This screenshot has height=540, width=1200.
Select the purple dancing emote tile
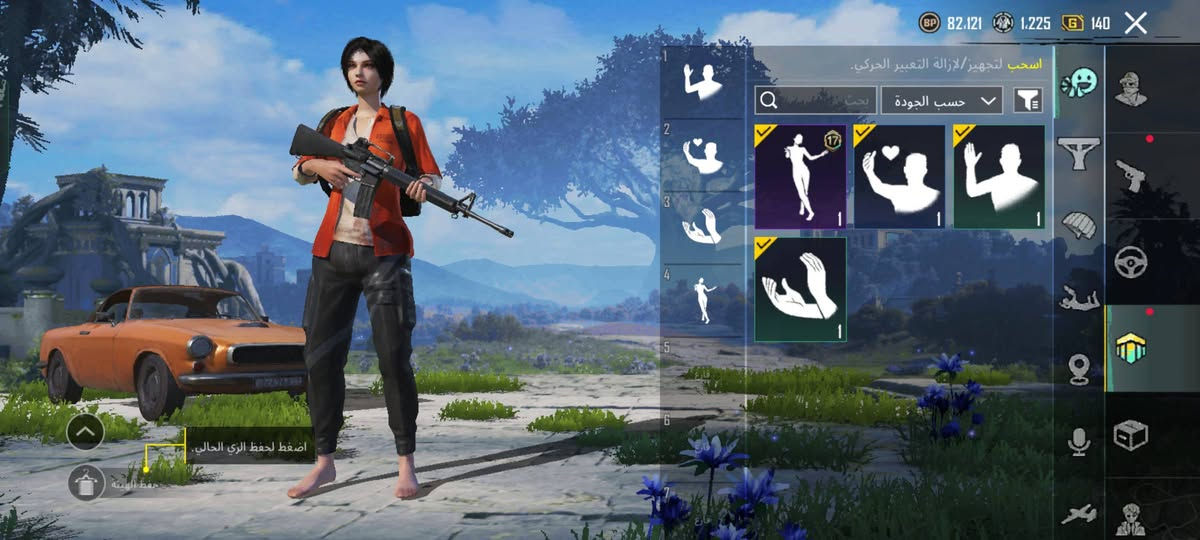[800, 177]
